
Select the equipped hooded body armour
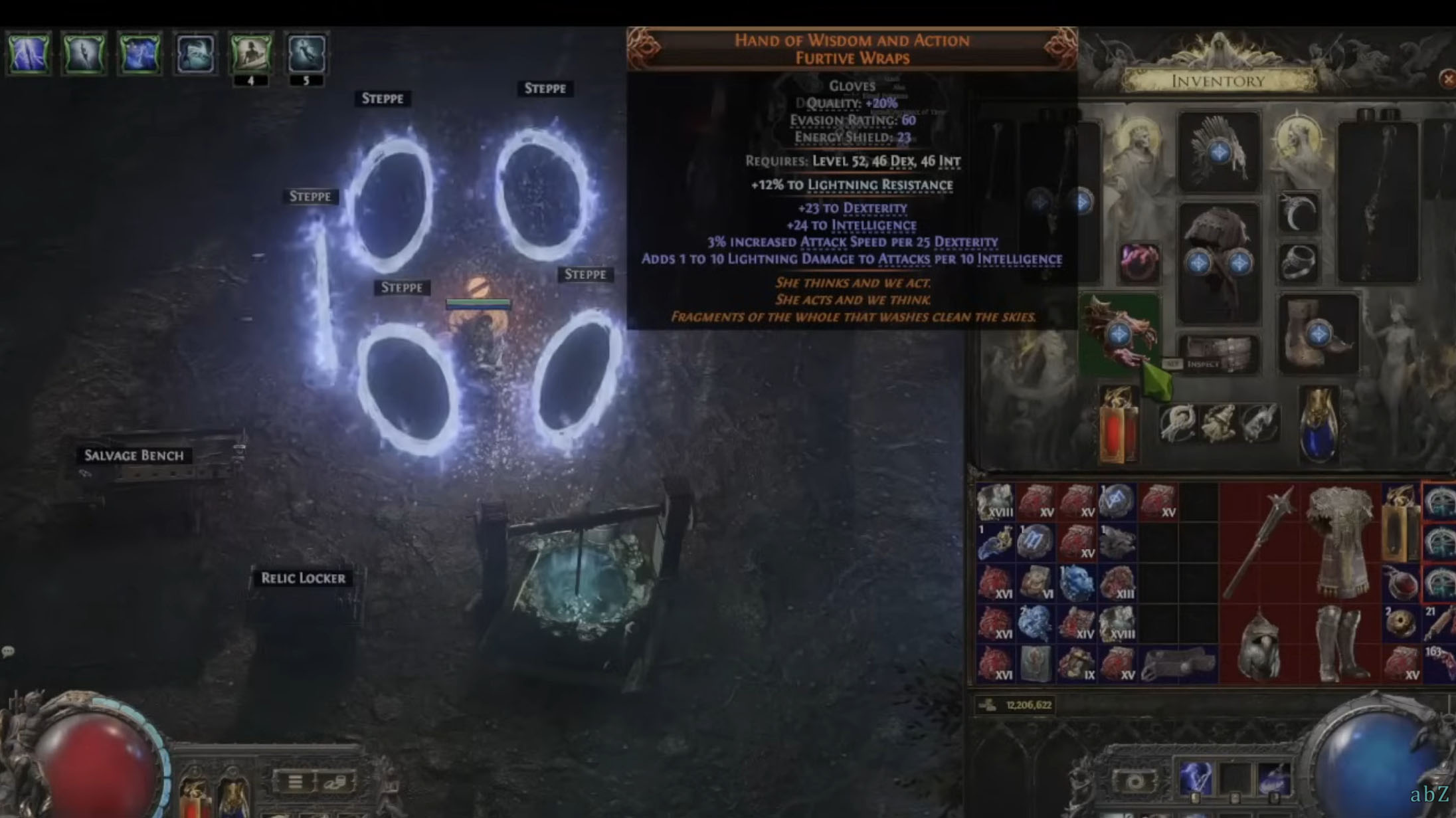click(1218, 262)
